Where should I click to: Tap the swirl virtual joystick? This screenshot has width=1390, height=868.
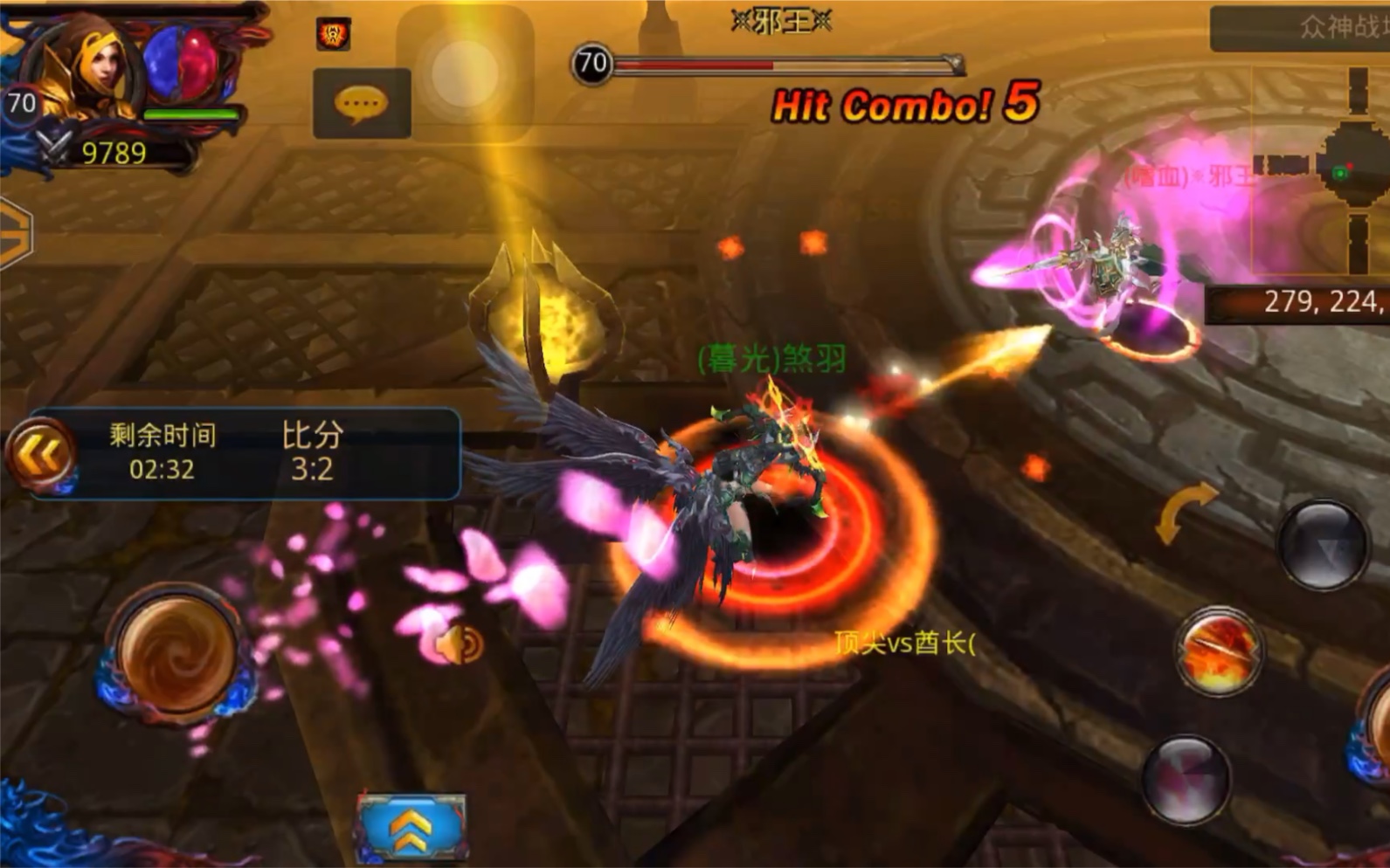pyautogui.click(x=177, y=651)
